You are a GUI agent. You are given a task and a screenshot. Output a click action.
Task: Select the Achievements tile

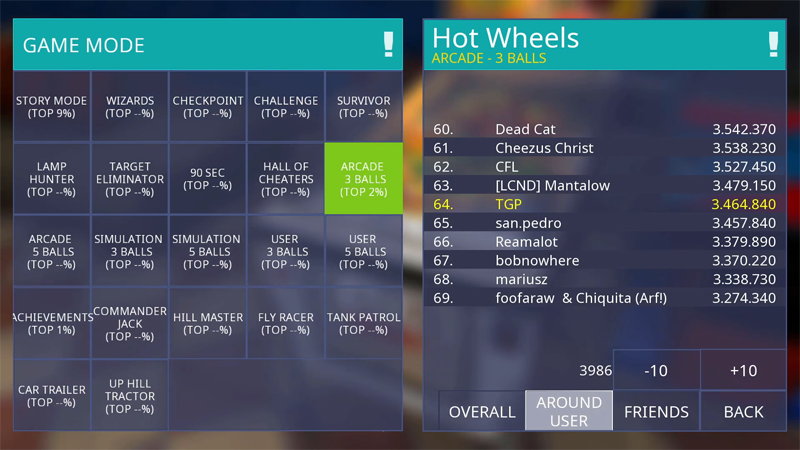51,324
